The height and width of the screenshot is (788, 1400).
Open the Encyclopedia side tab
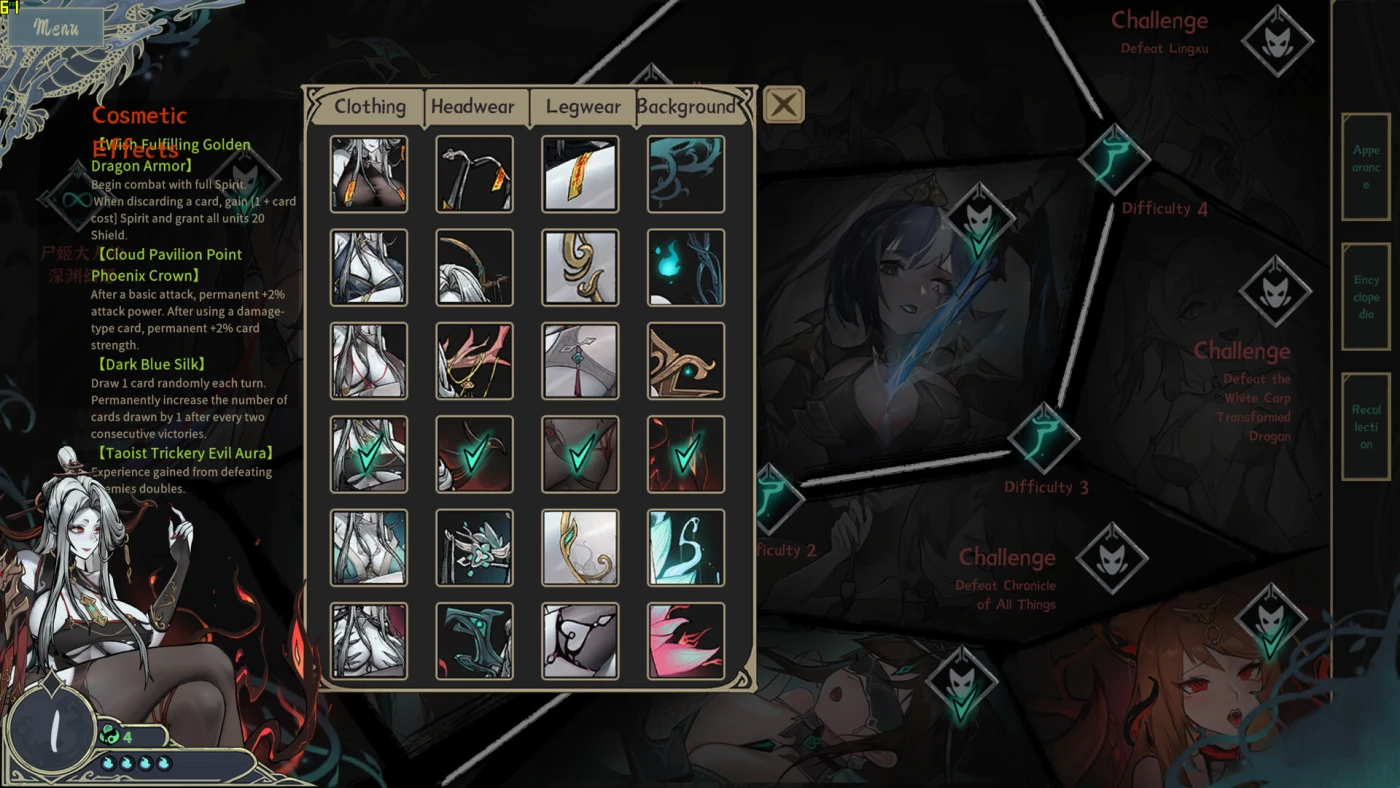[1365, 297]
